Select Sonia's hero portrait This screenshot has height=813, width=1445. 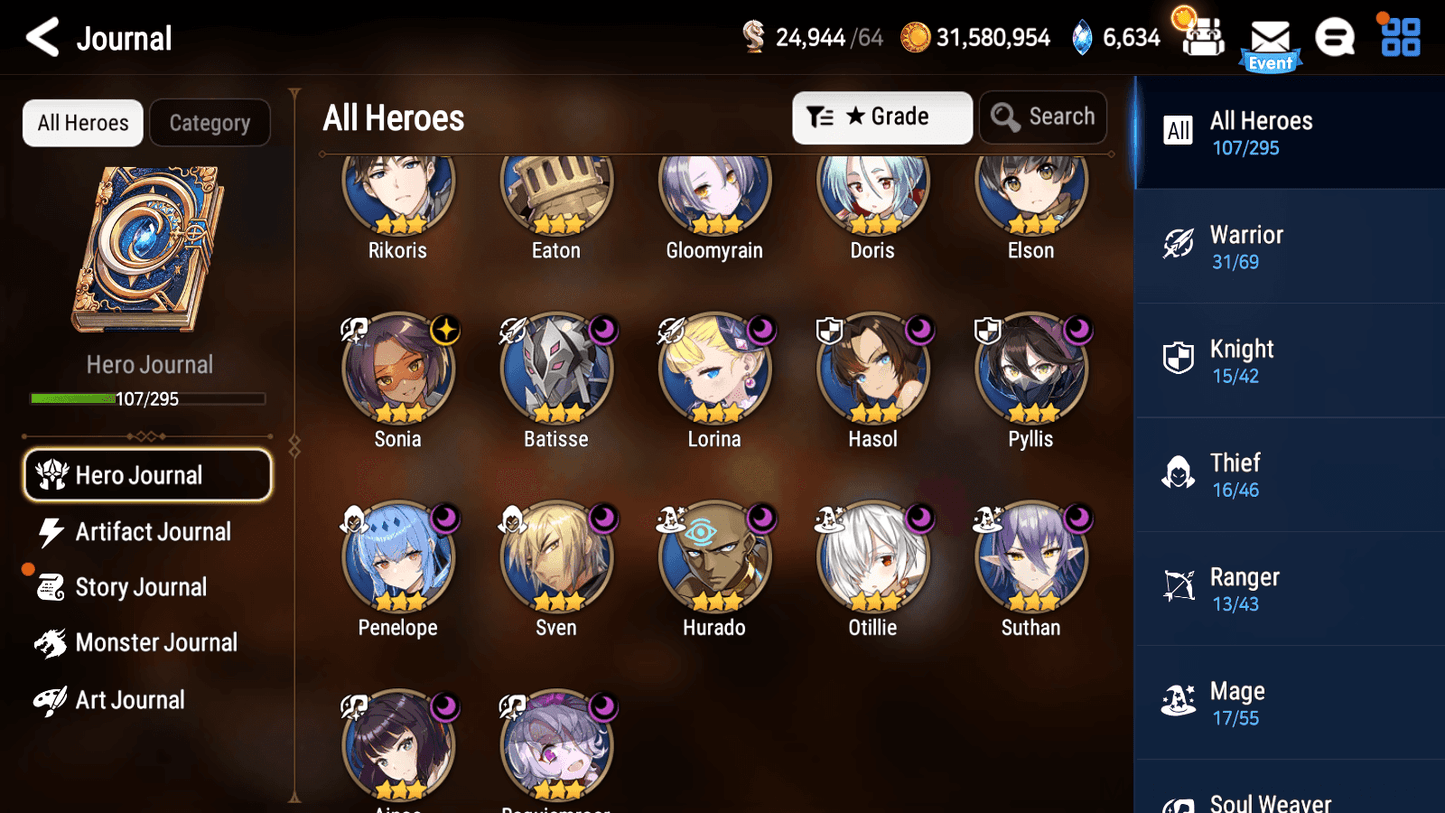coord(398,368)
